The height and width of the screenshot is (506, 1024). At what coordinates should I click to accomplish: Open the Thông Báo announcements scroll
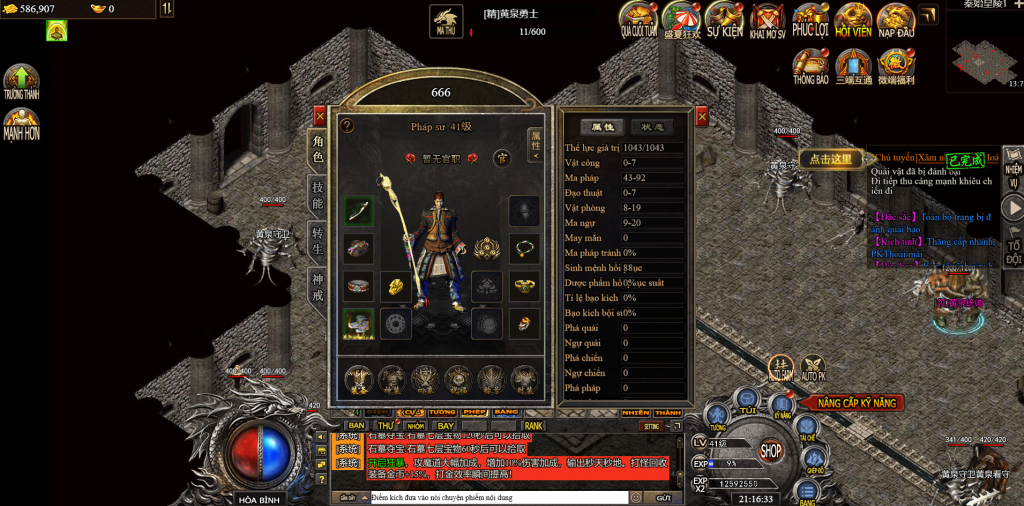[x=810, y=66]
